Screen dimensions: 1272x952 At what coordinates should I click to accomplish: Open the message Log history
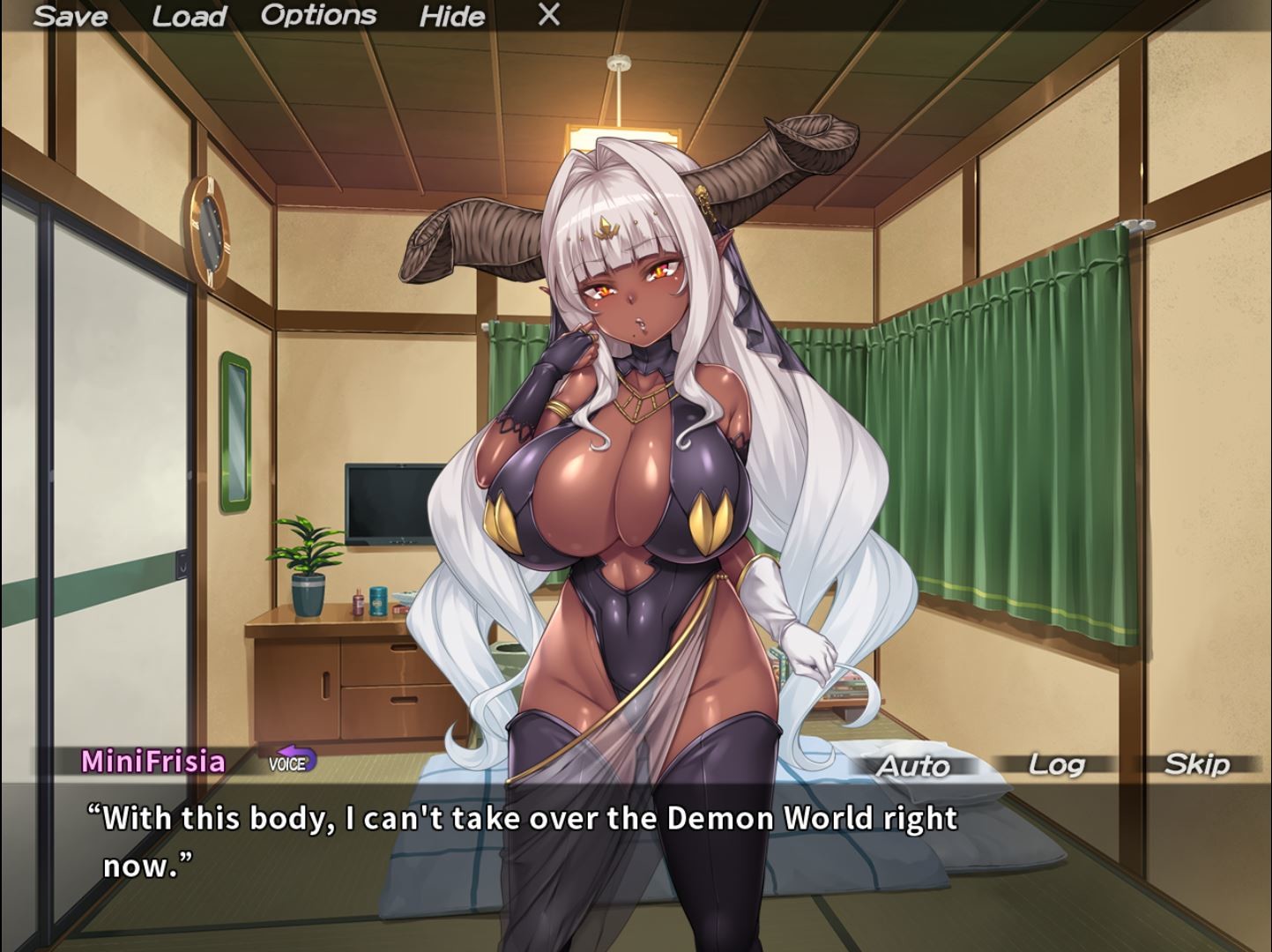coord(1055,766)
